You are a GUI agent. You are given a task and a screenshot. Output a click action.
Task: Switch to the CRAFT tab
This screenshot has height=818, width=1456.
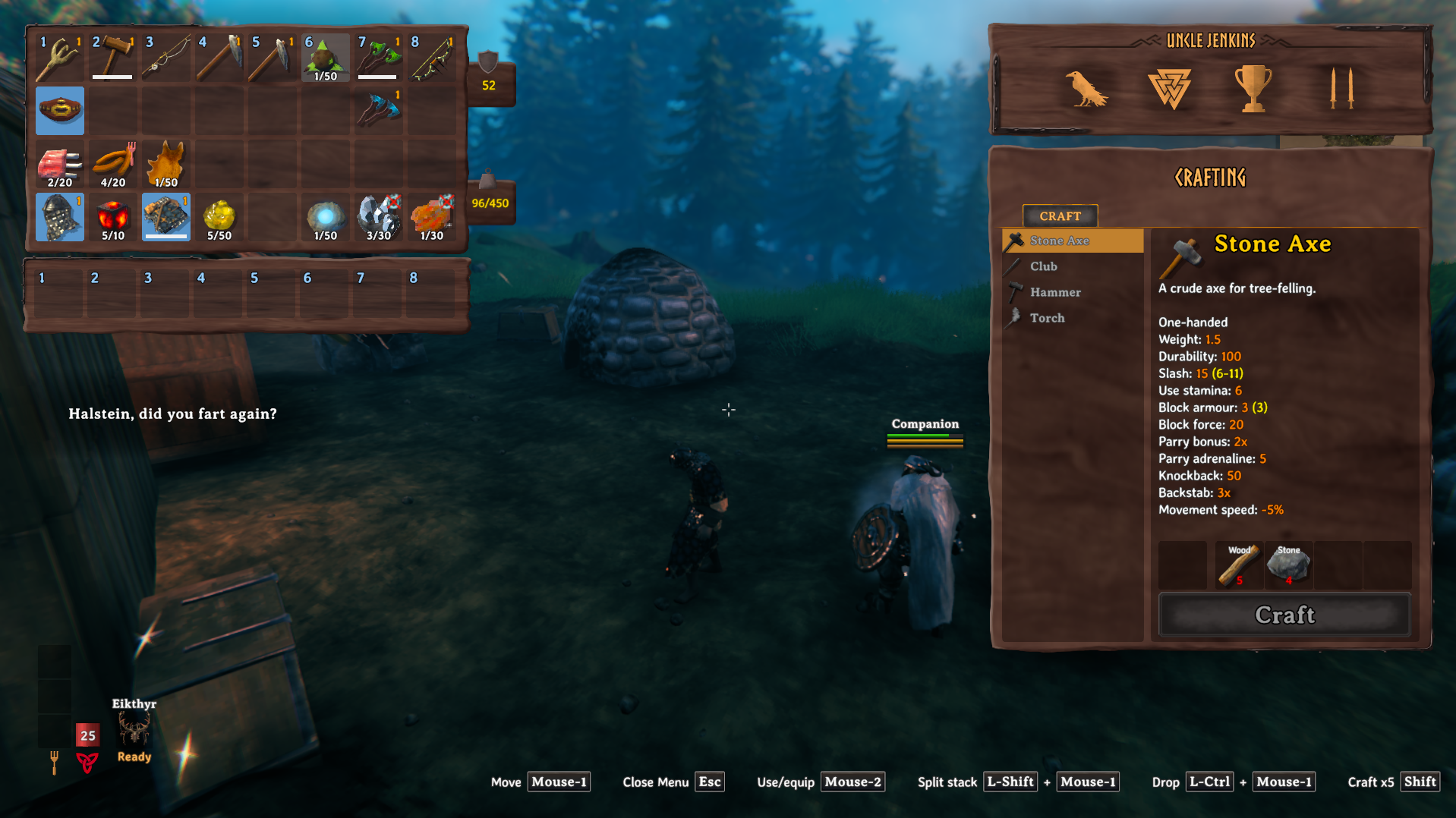tap(1060, 216)
